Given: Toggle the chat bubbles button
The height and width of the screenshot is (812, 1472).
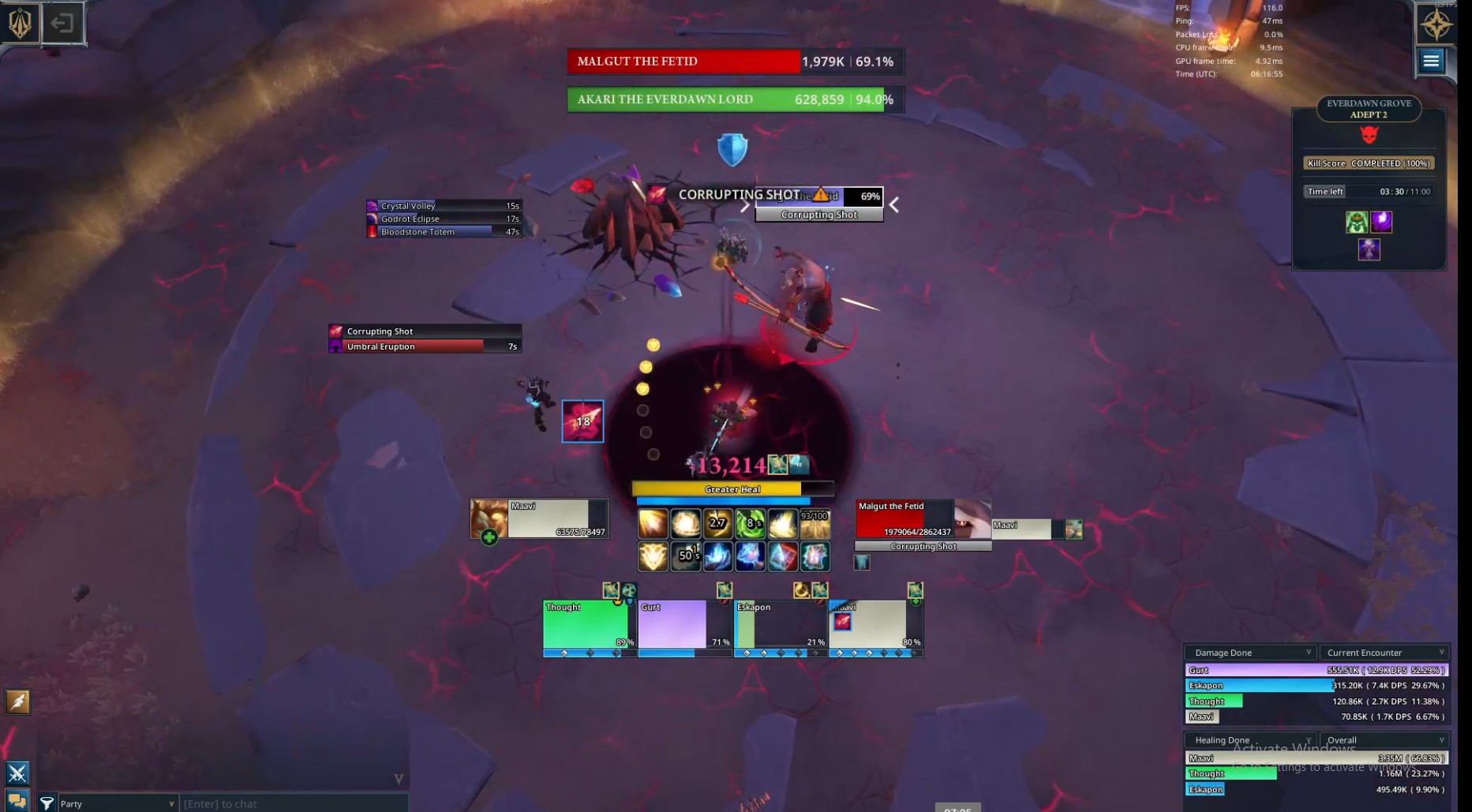Looking at the screenshot, I should pos(17,800).
